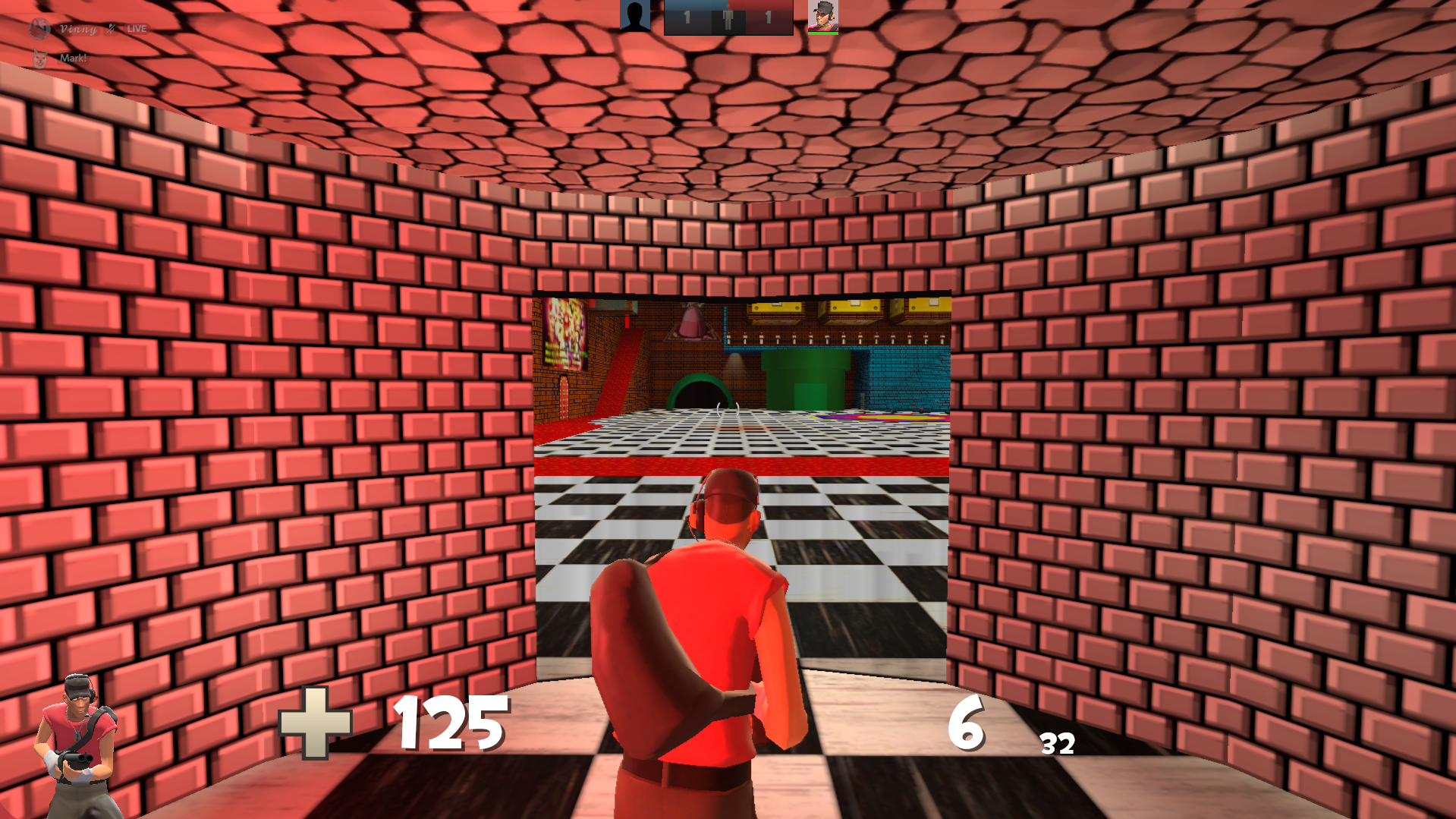Expand the Mark! overlay entry
Screen dimensions: 1456x819
[x=74, y=60]
